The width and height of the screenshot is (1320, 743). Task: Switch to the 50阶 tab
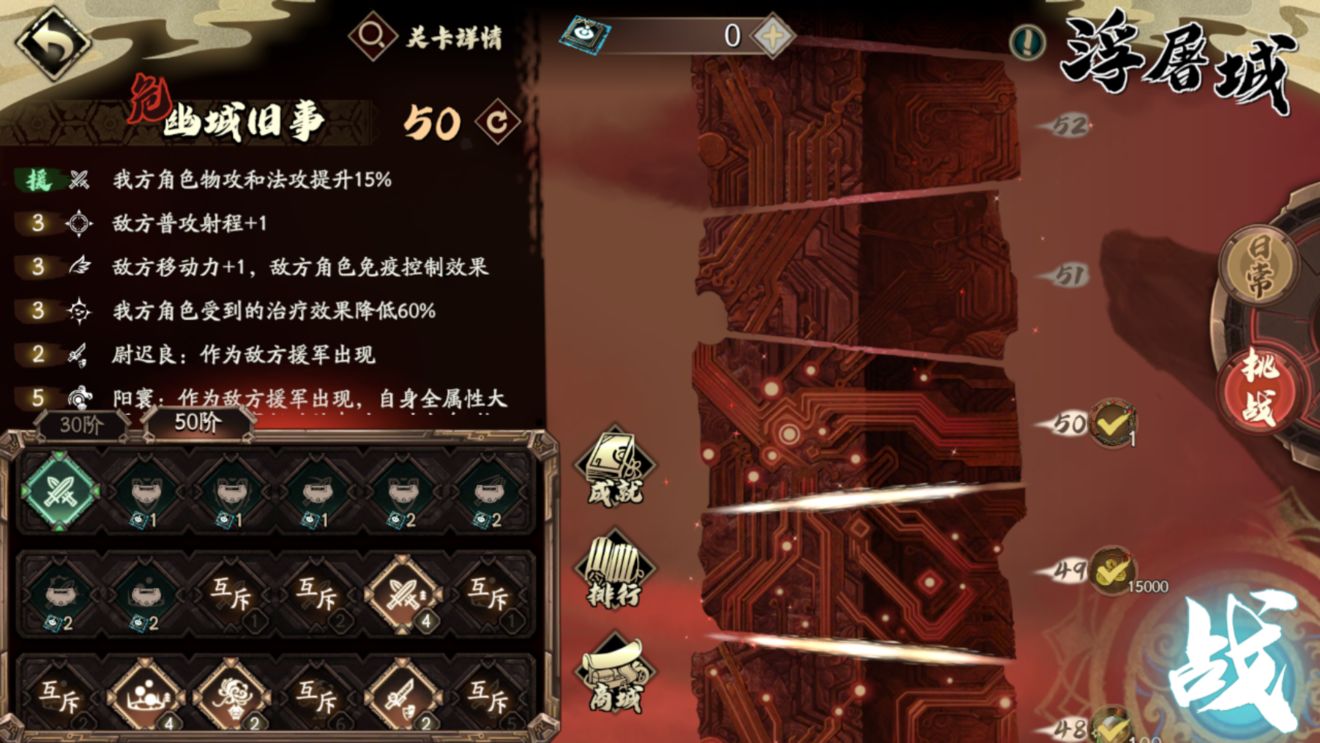(197, 423)
